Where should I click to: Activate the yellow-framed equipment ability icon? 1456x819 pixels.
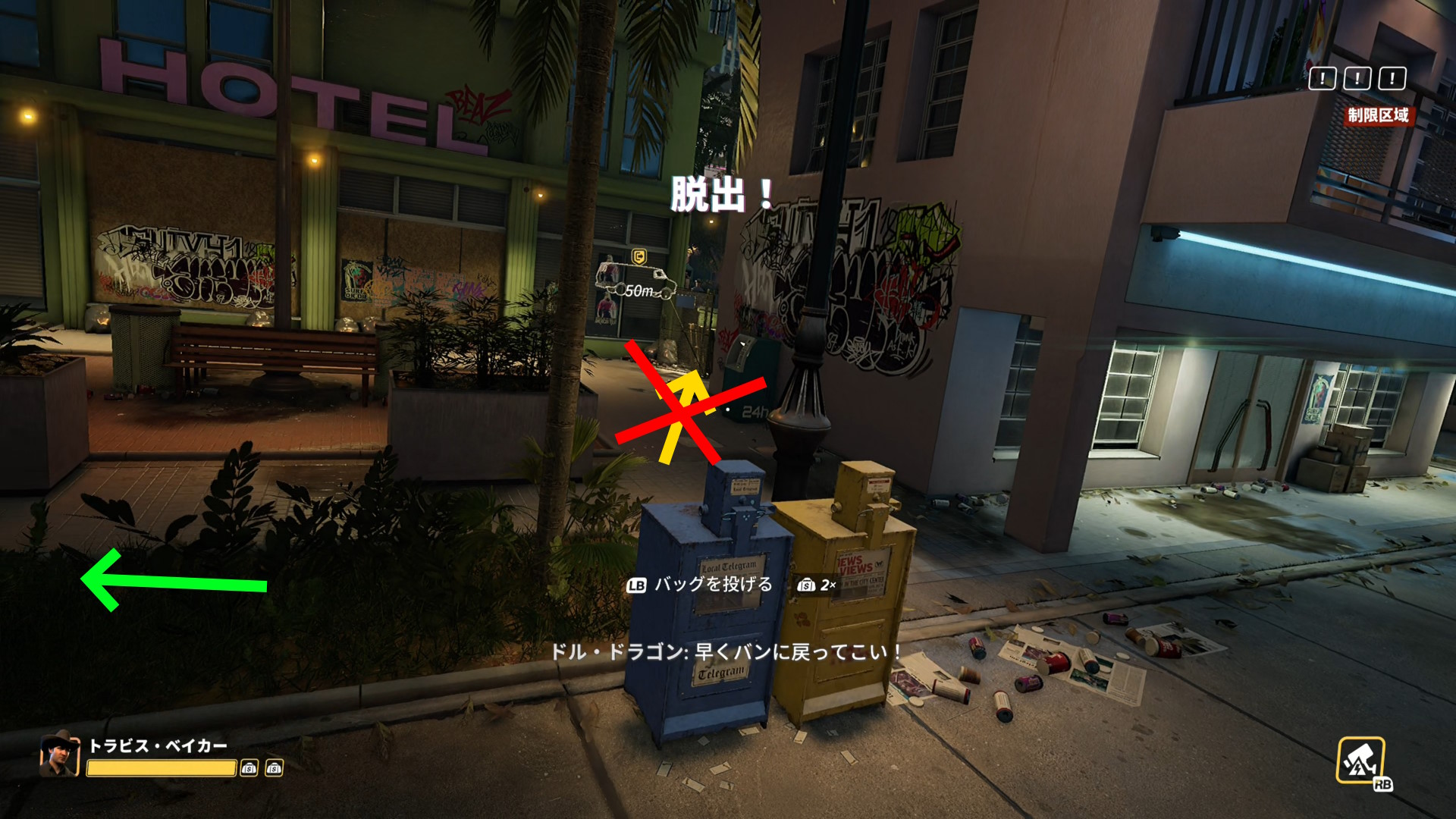(1360, 761)
